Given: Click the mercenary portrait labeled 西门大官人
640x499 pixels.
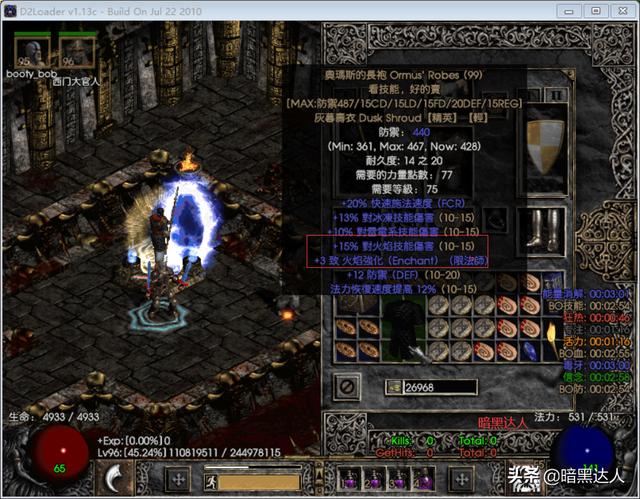Looking at the screenshot, I should tap(77, 51).
